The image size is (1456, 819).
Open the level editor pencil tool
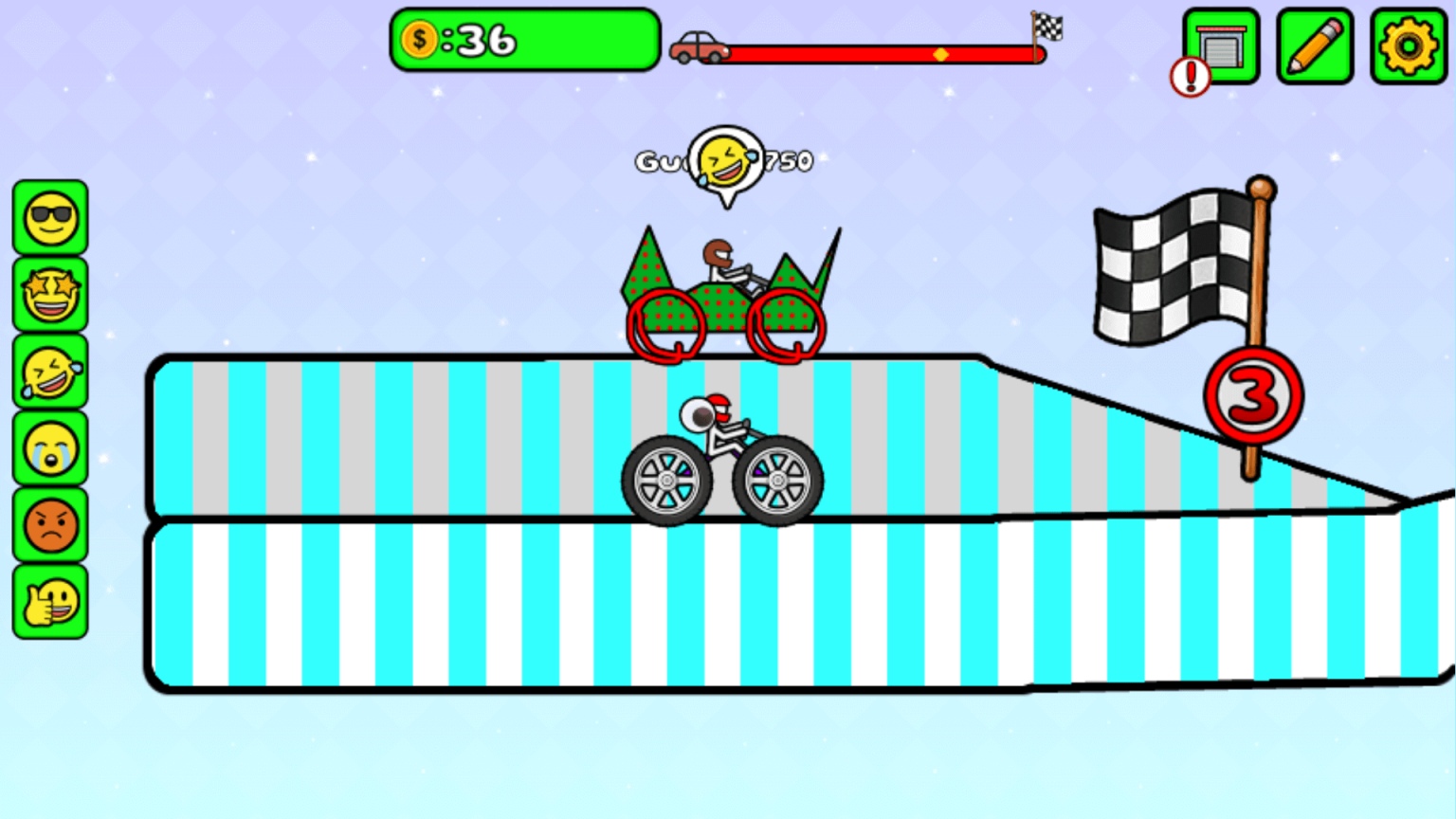[x=1314, y=45]
